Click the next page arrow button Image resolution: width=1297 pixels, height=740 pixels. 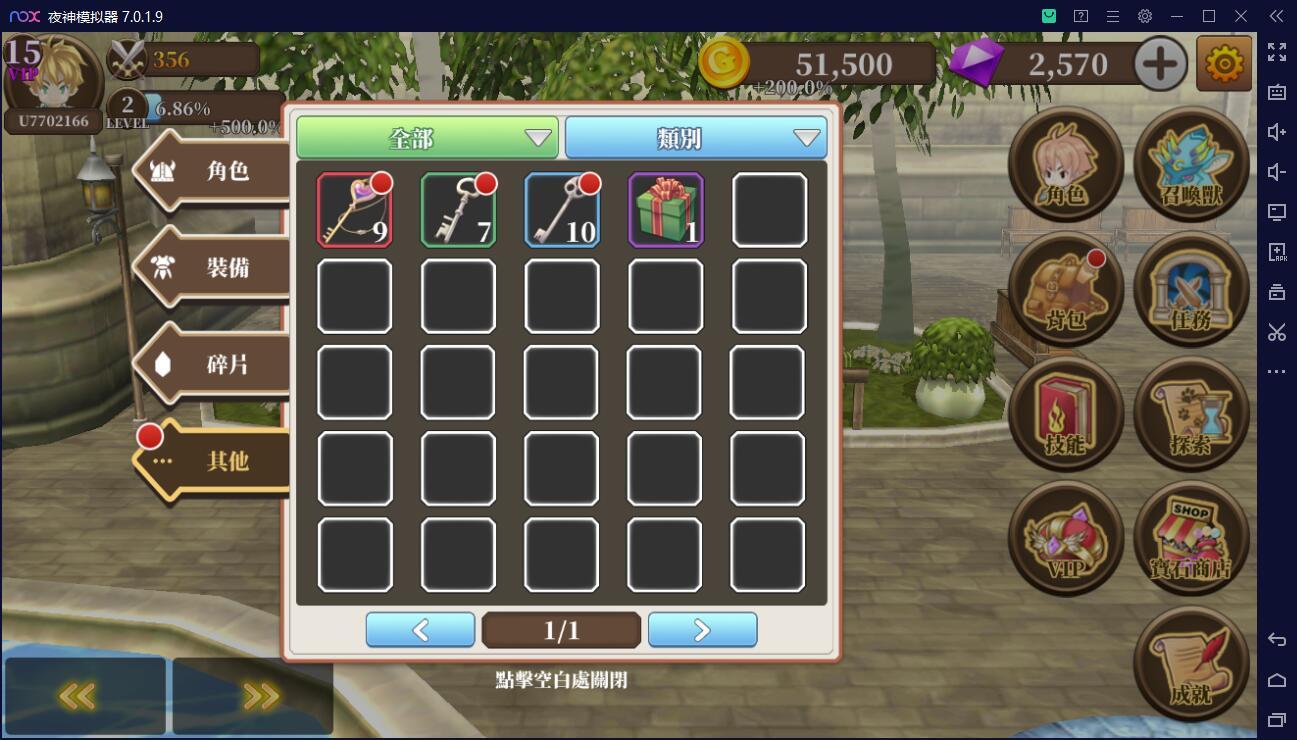pyautogui.click(x=702, y=629)
